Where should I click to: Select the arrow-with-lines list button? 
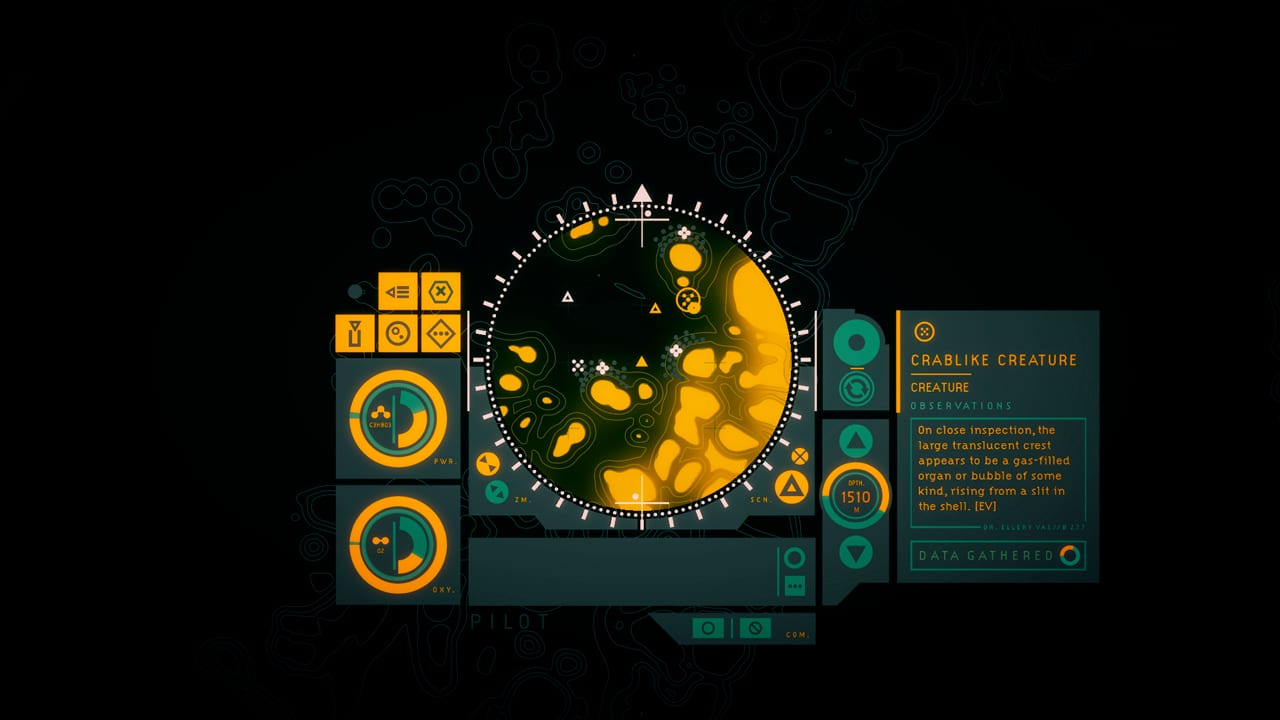click(397, 292)
